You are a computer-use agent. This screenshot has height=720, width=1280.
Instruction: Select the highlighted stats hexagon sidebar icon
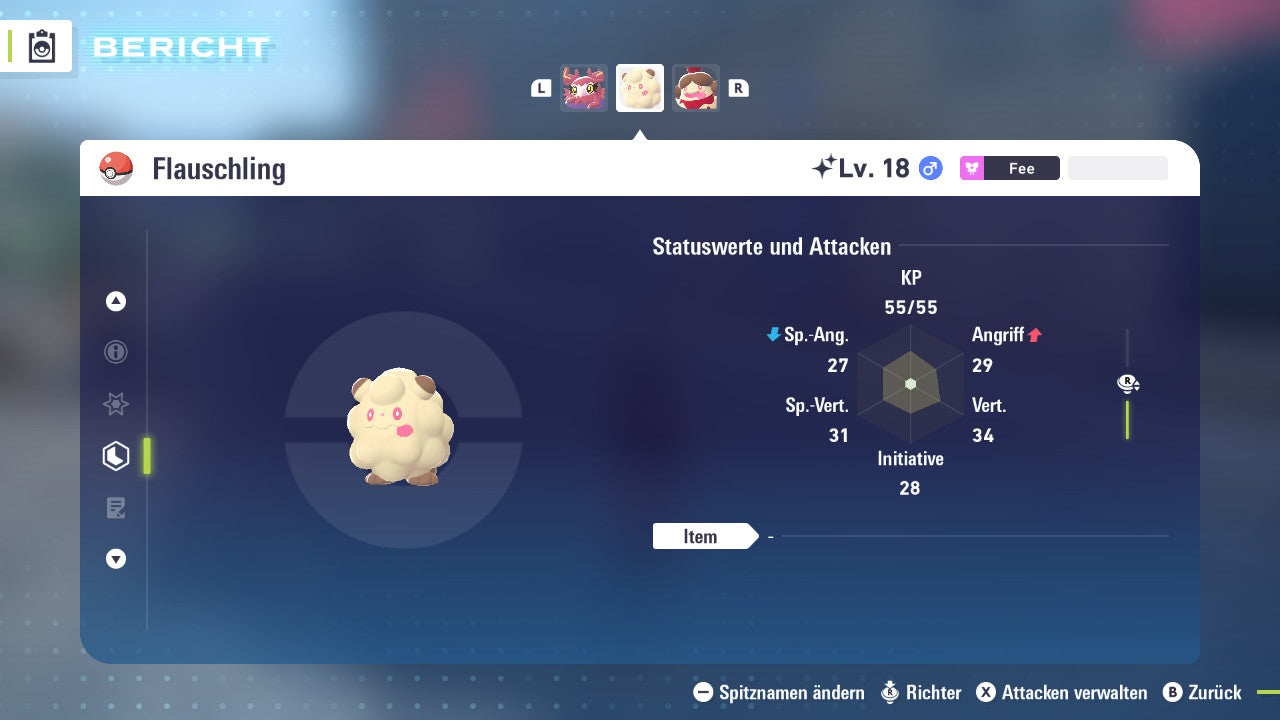116,456
